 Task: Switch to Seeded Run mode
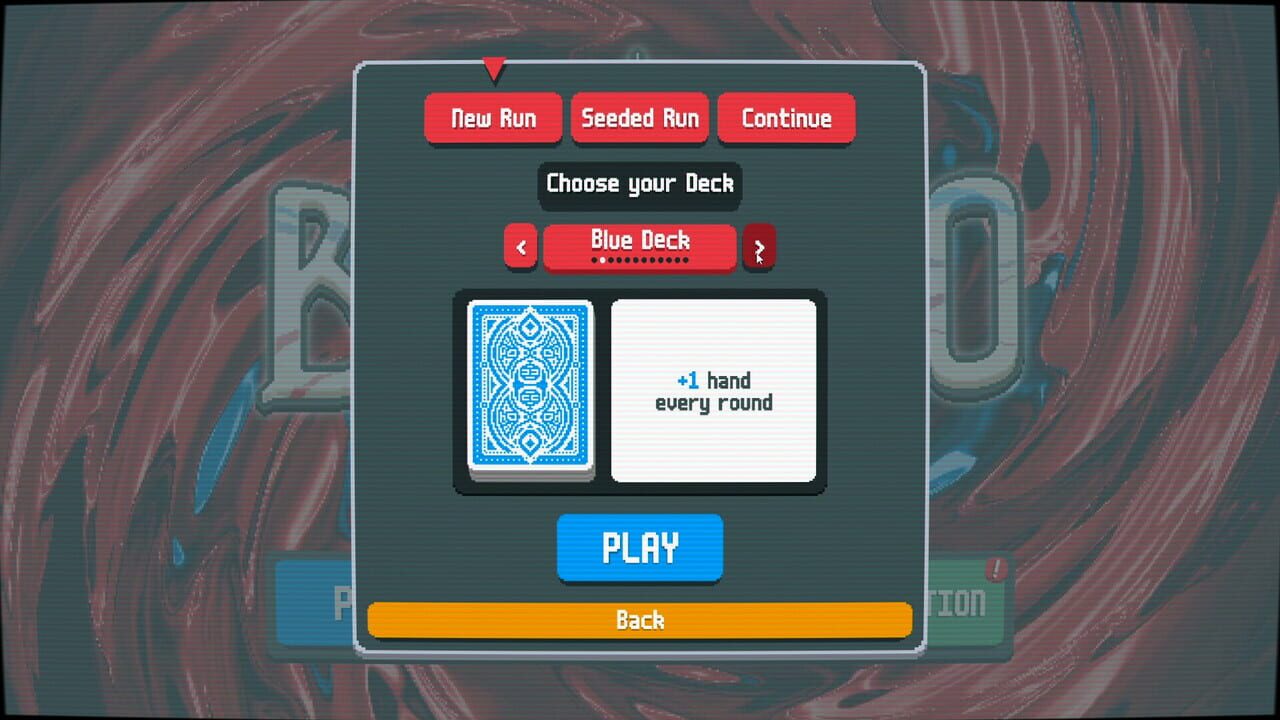(x=639, y=118)
